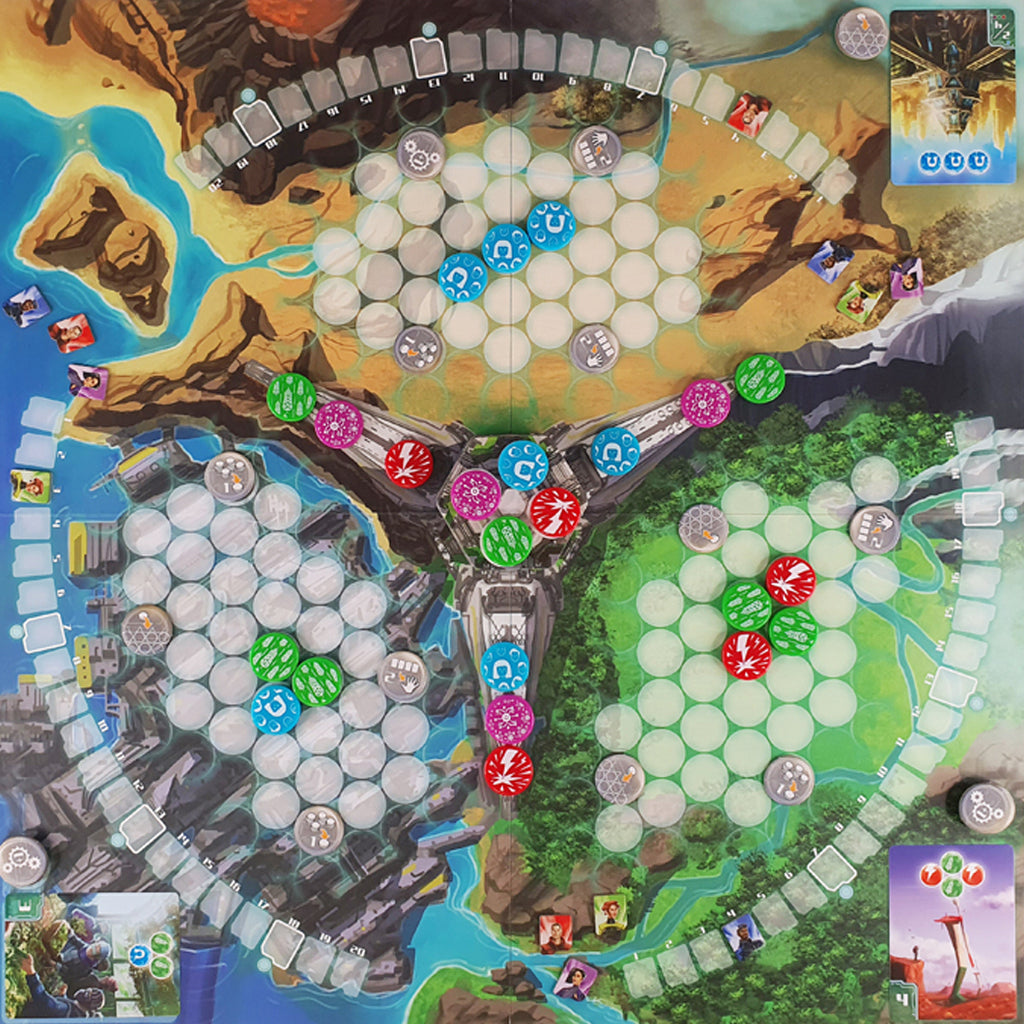Screen dimensions: 1024x1024
Task: Pick the green token at the left wing tip
Action: click(x=291, y=396)
